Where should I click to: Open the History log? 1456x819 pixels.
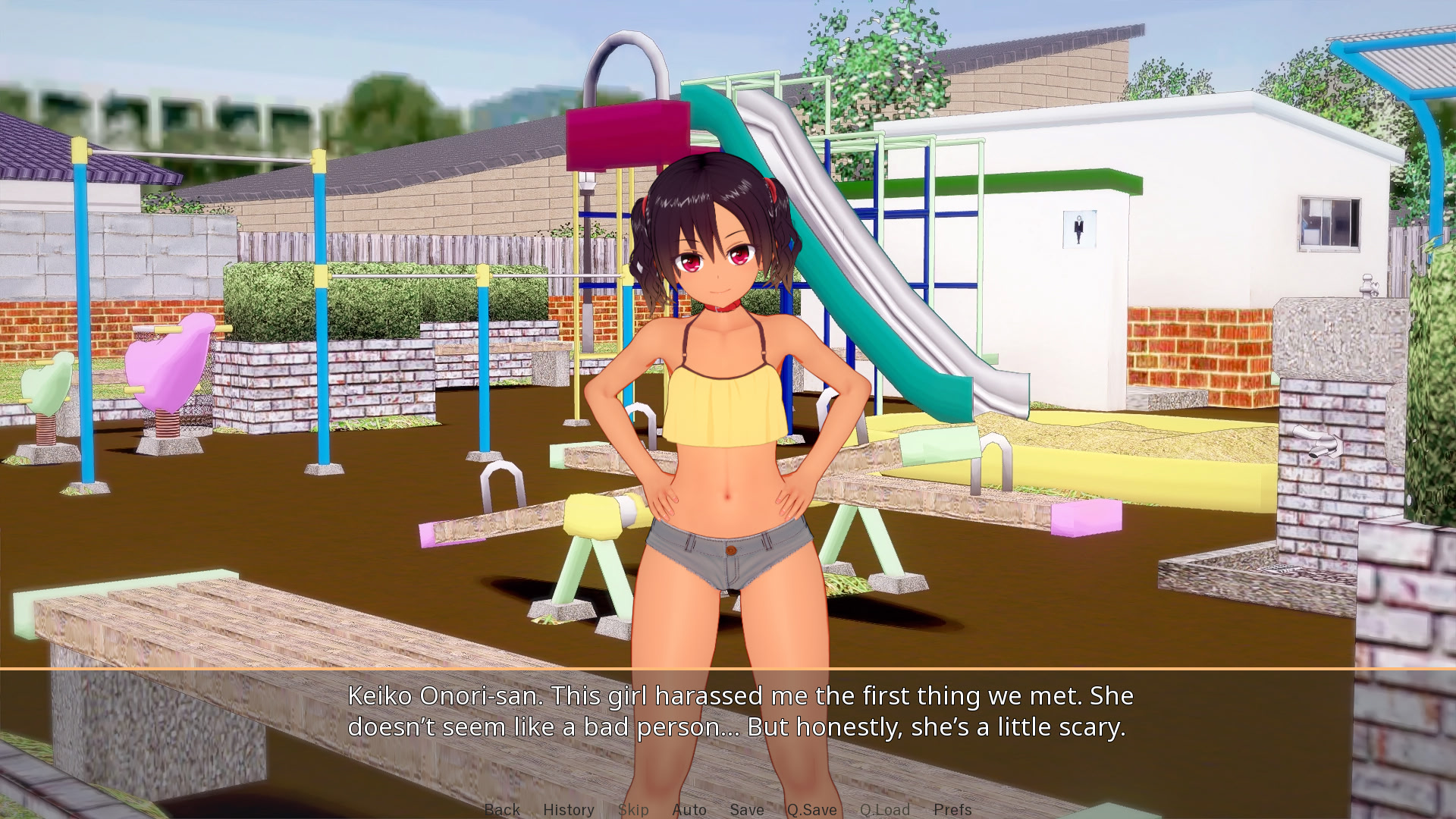568,809
